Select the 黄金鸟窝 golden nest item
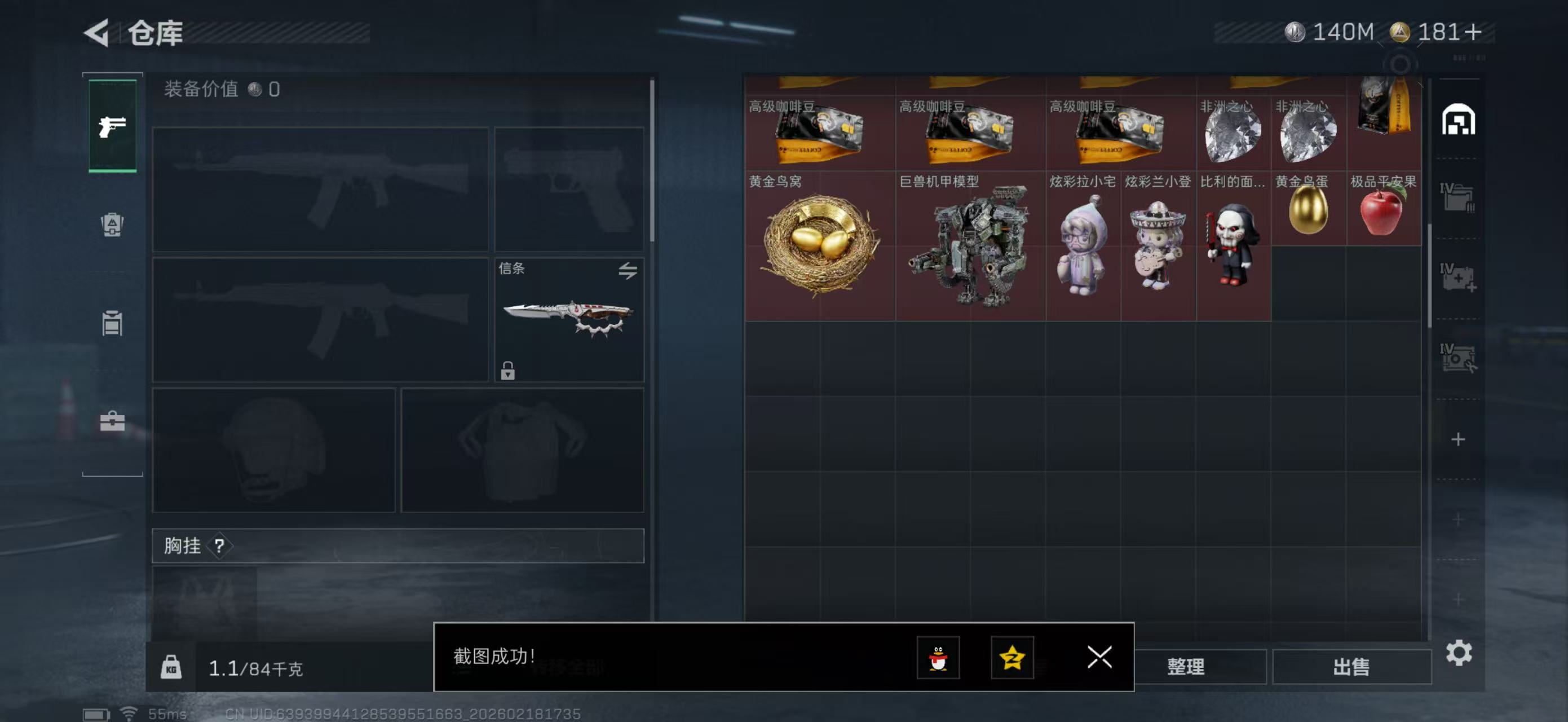This screenshot has width=1568, height=722. (819, 245)
